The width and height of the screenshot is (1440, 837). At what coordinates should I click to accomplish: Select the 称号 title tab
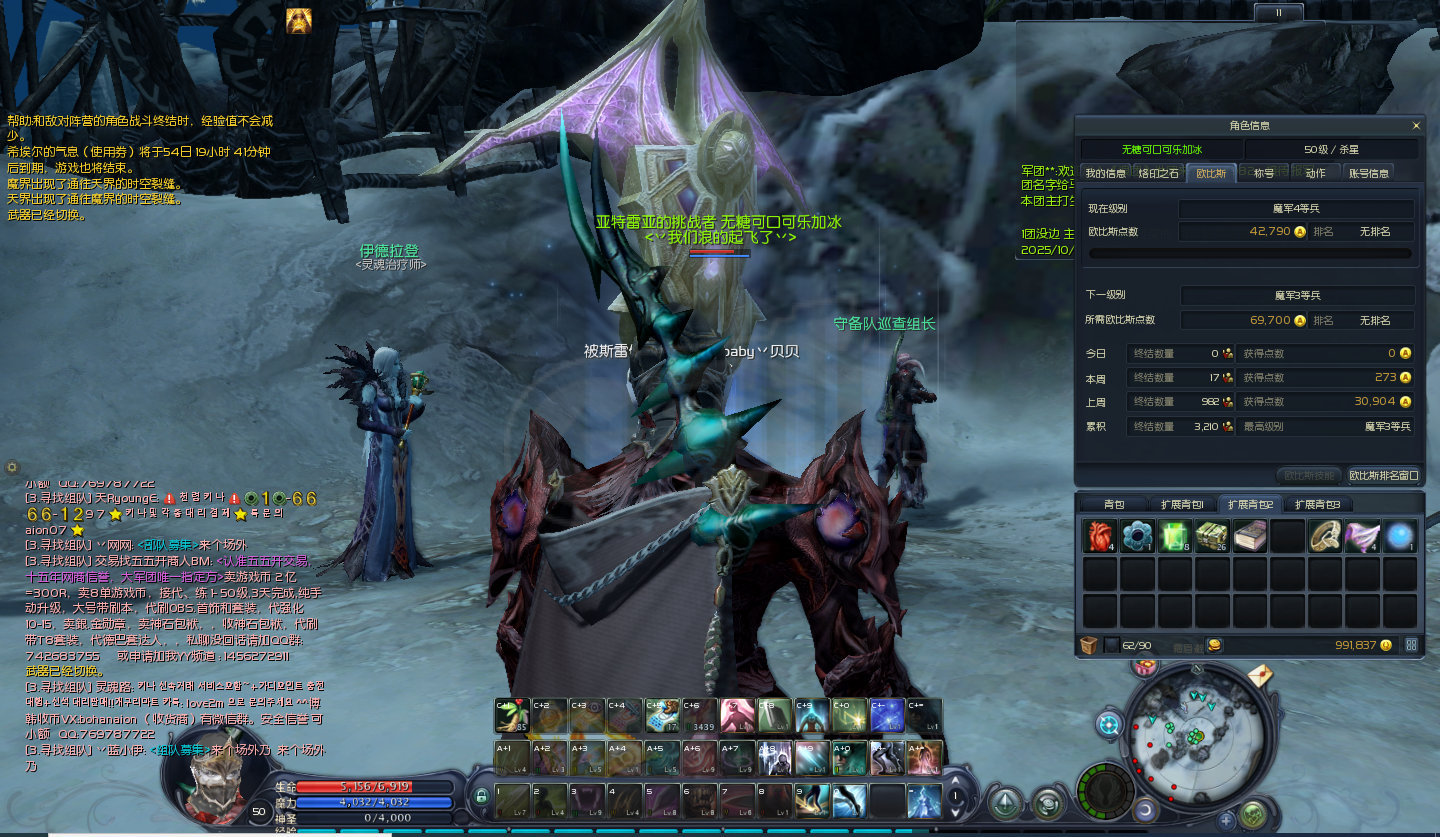[x=1263, y=173]
